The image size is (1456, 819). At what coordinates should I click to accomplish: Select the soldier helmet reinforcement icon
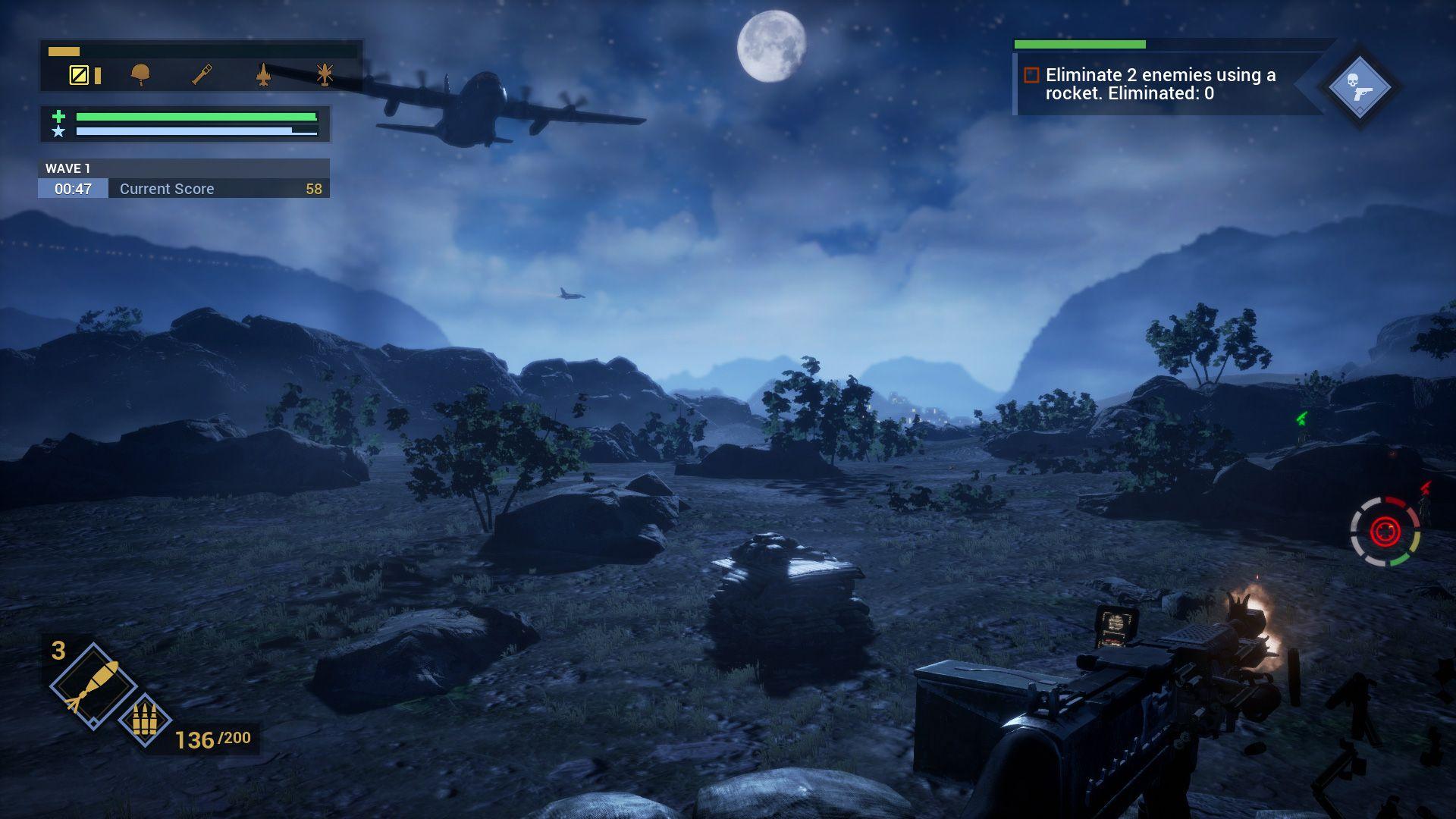tap(140, 74)
